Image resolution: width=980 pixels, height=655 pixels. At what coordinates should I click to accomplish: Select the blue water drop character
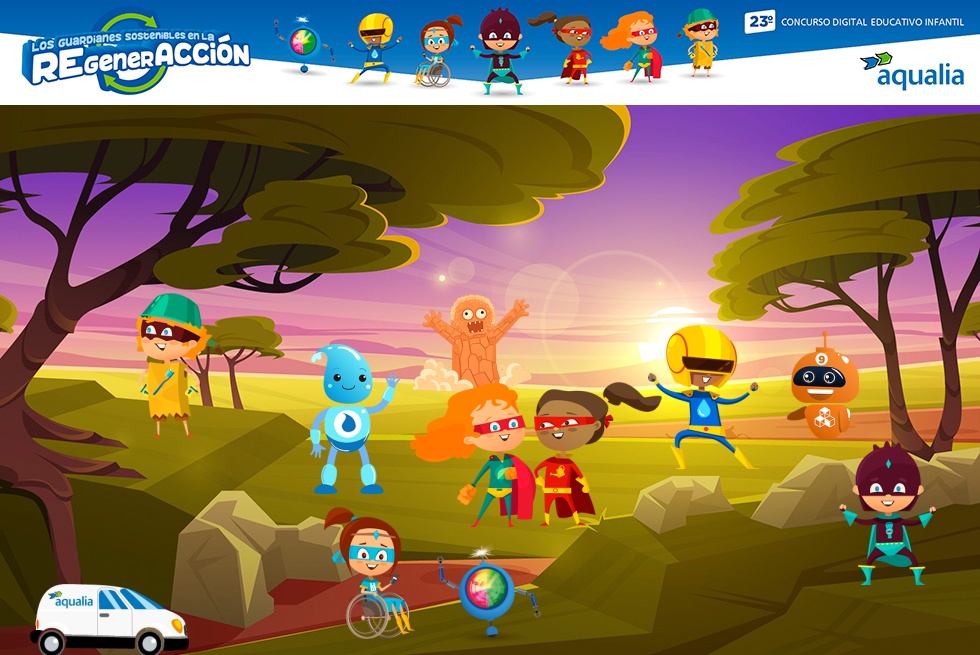[x=346, y=417]
